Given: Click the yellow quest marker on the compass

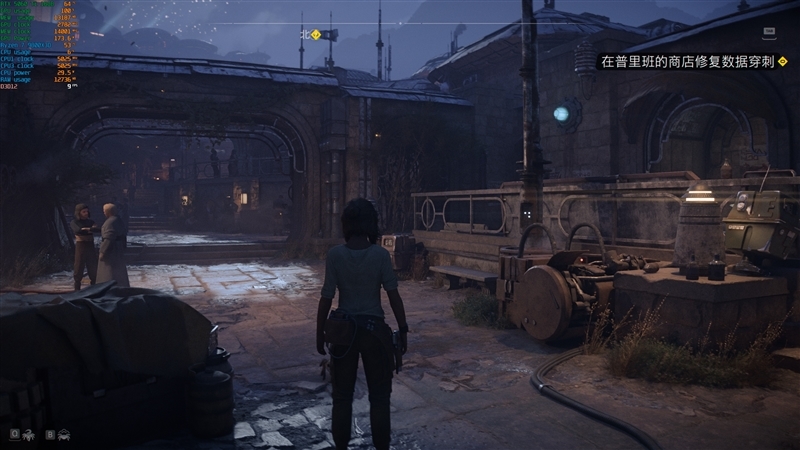Looking at the screenshot, I should click(316, 34).
